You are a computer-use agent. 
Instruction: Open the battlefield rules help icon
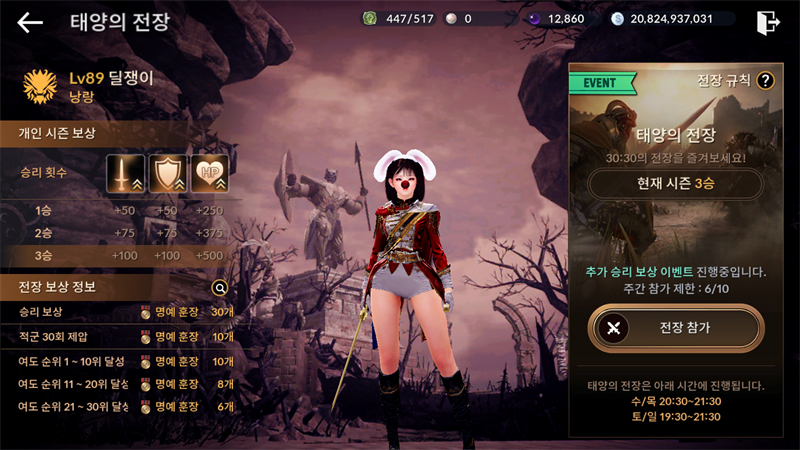coord(766,81)
